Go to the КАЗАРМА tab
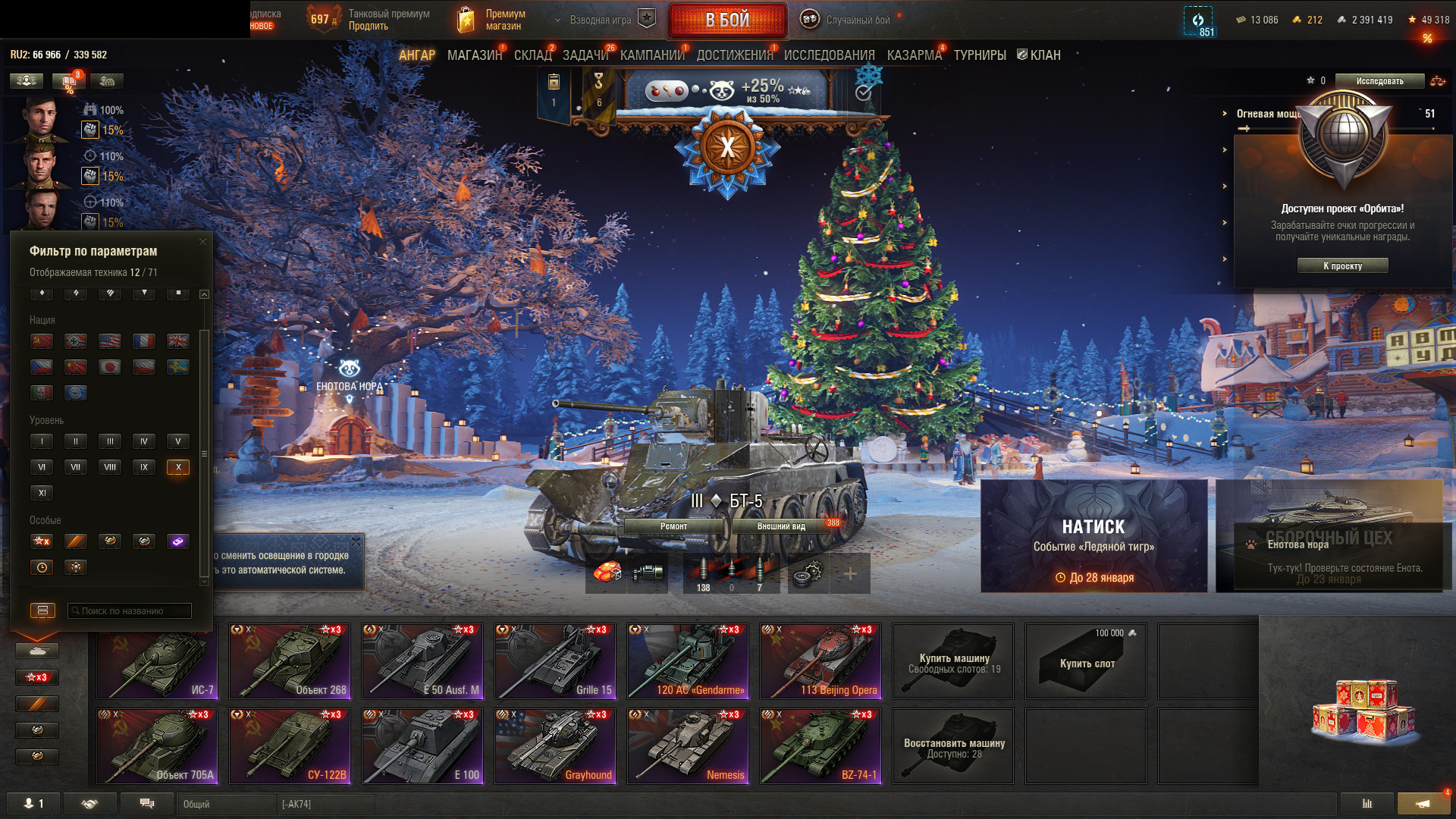The width and height of the screenshot is (1456, 819). click(x=914, y=55)
